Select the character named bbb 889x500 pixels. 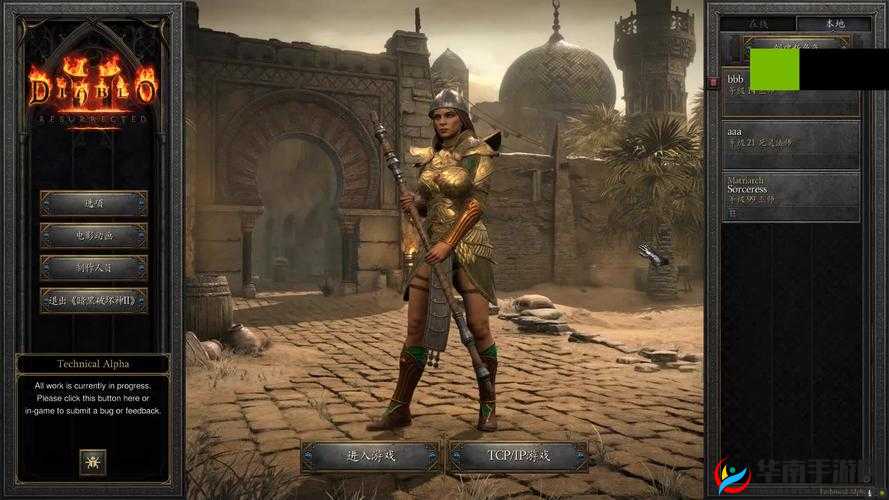click(790, 92)
